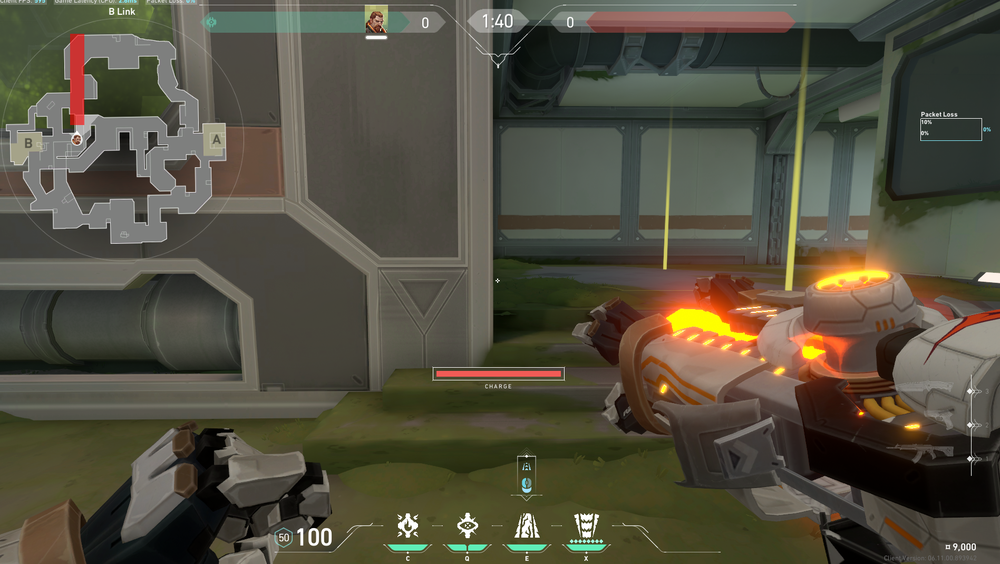Activate the Aftershock ability icon (C)
This screenshot has width=1000, height=564.
click(407, 525)
